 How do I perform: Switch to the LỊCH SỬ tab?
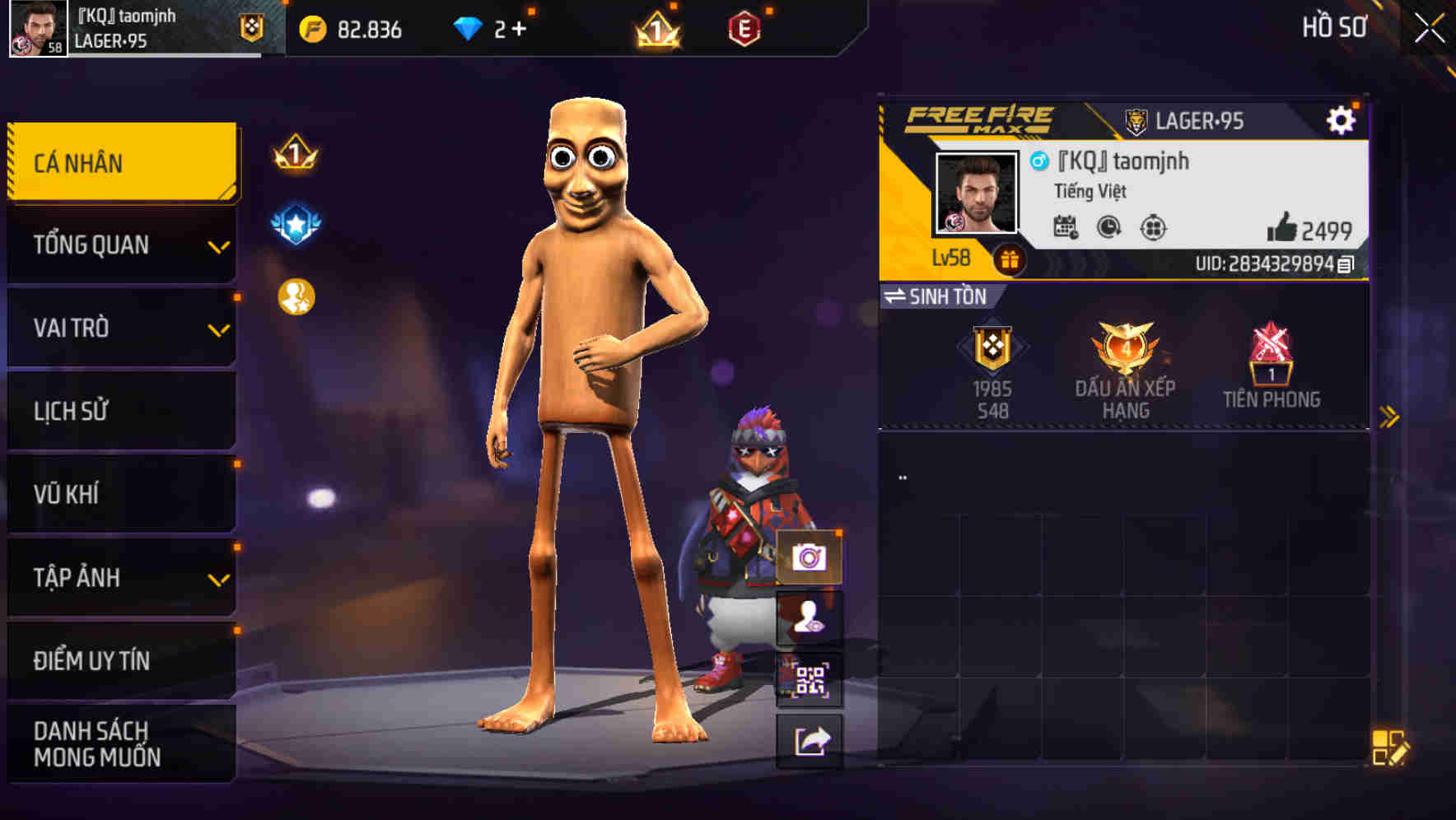pyautogui.click(x=119, y=411)
